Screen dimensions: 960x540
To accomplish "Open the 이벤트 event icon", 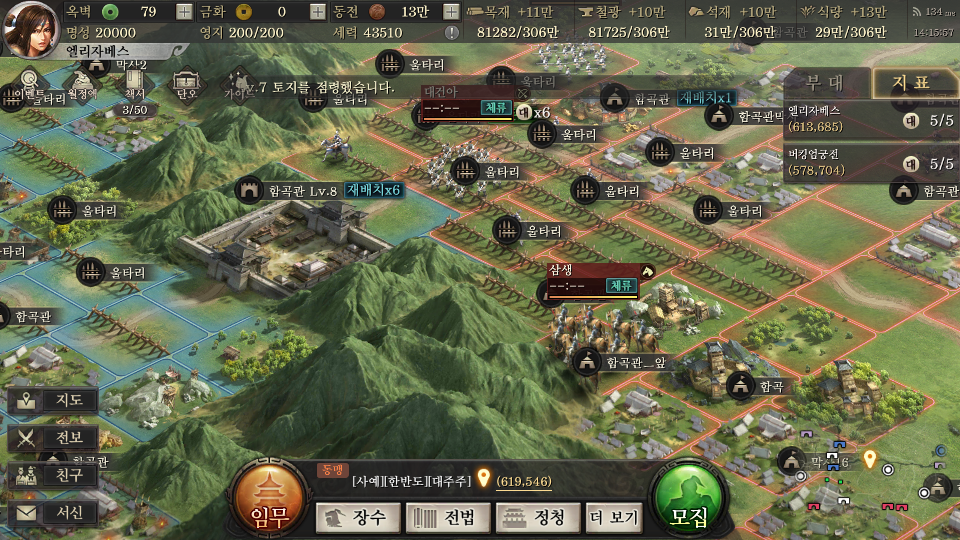I will click(x=31, y=82).
